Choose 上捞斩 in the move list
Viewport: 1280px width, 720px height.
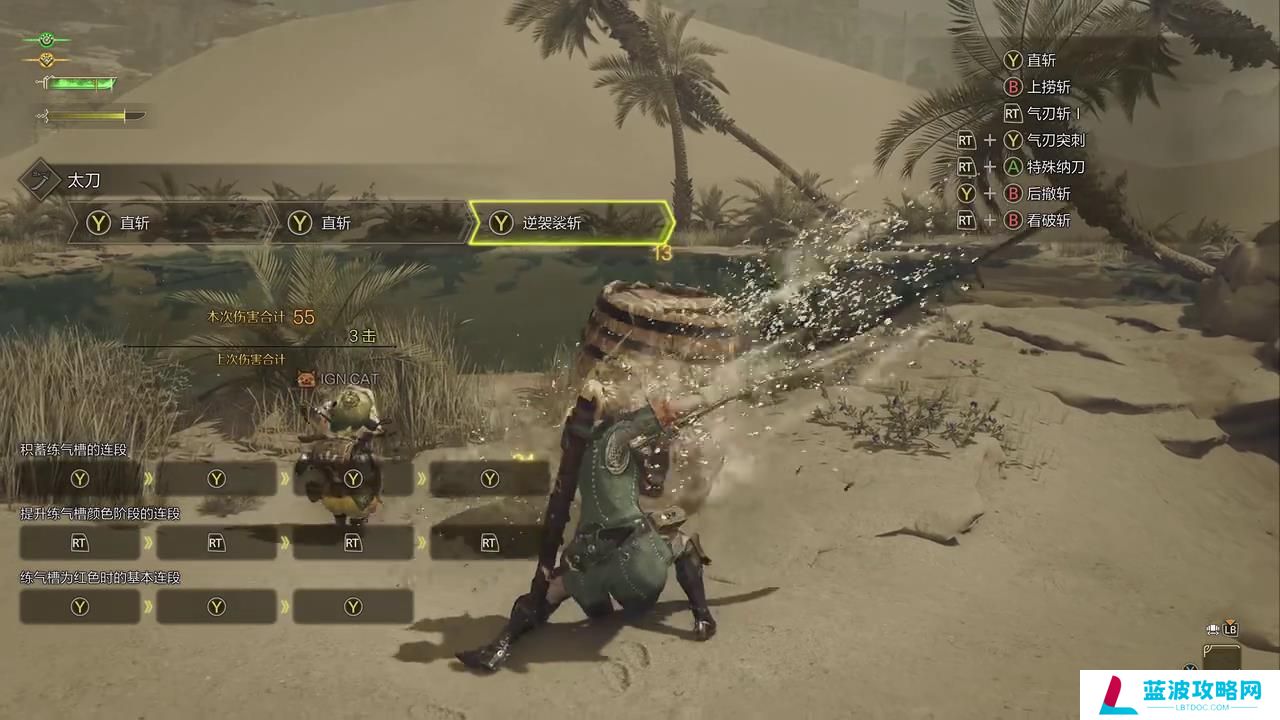tap(1048, 87)
